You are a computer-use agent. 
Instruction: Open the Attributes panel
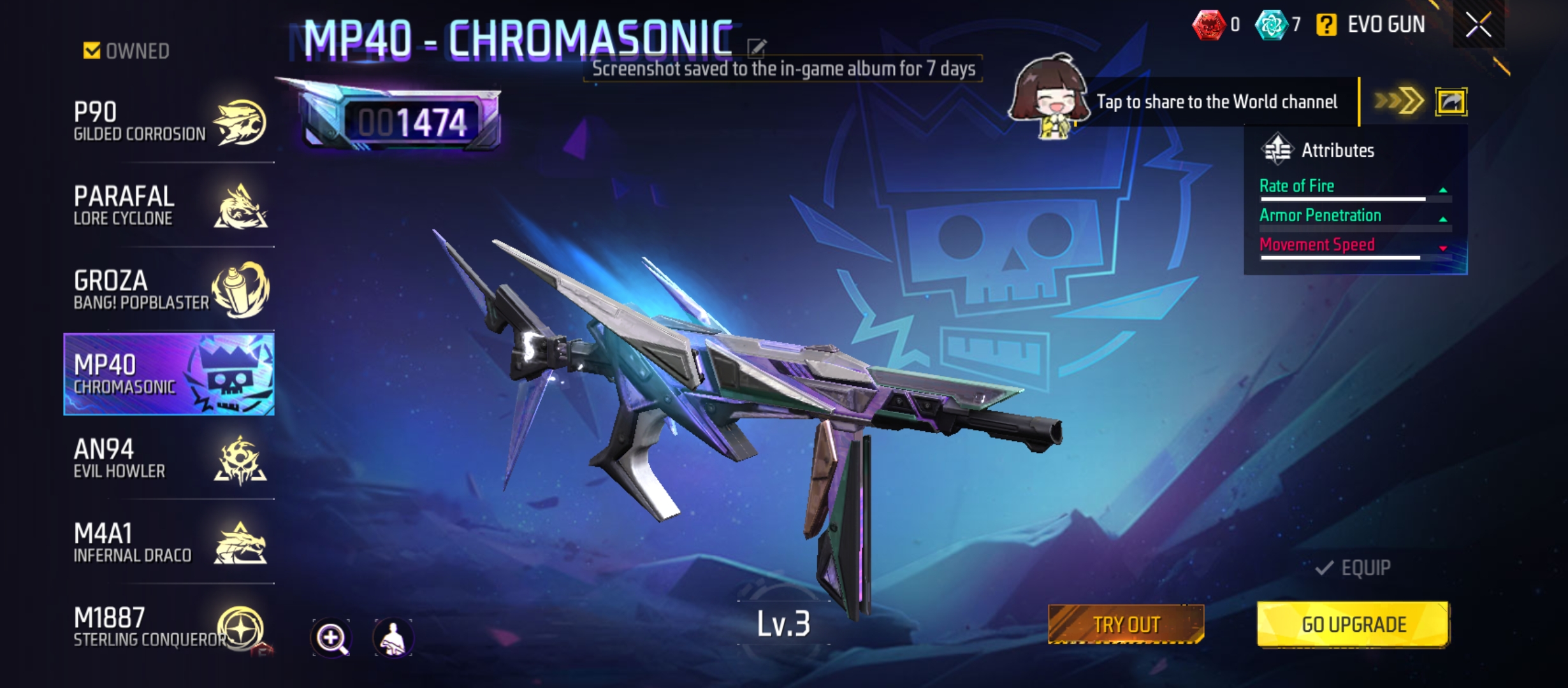(1337, 150)
